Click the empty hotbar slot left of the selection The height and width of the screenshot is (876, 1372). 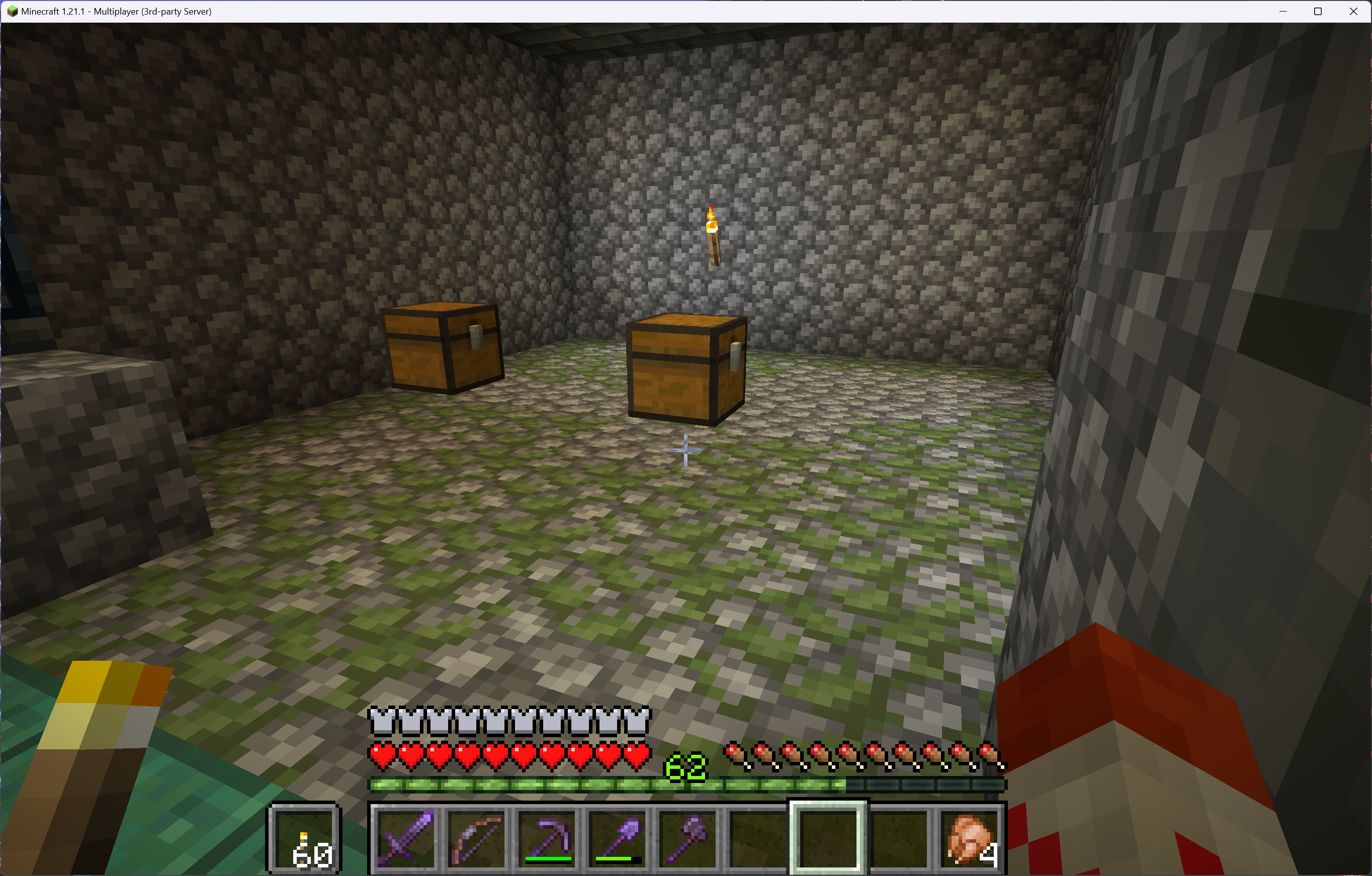coord(758,840)
